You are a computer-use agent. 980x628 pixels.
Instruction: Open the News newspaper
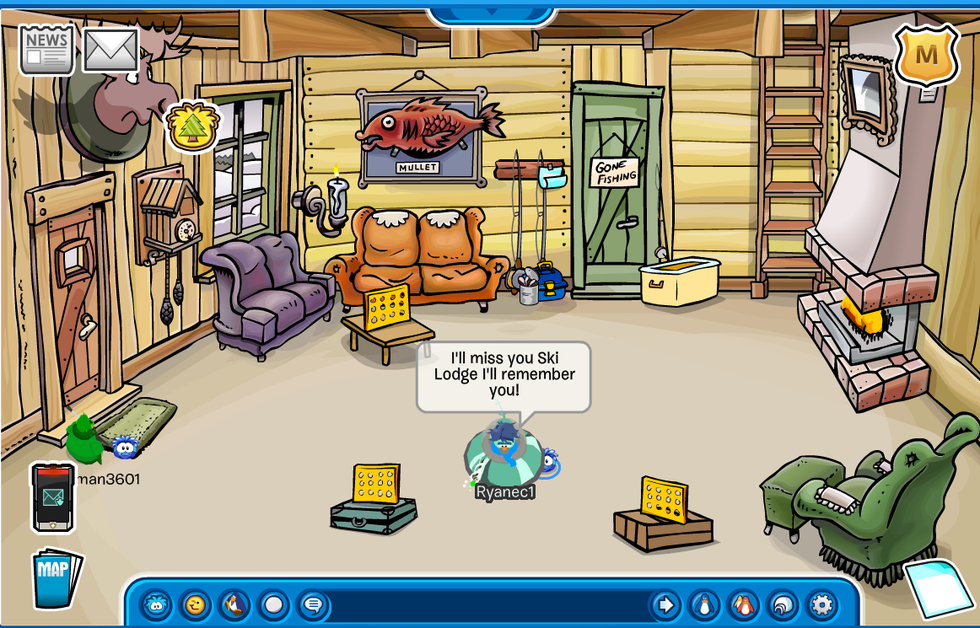(47, 49)
